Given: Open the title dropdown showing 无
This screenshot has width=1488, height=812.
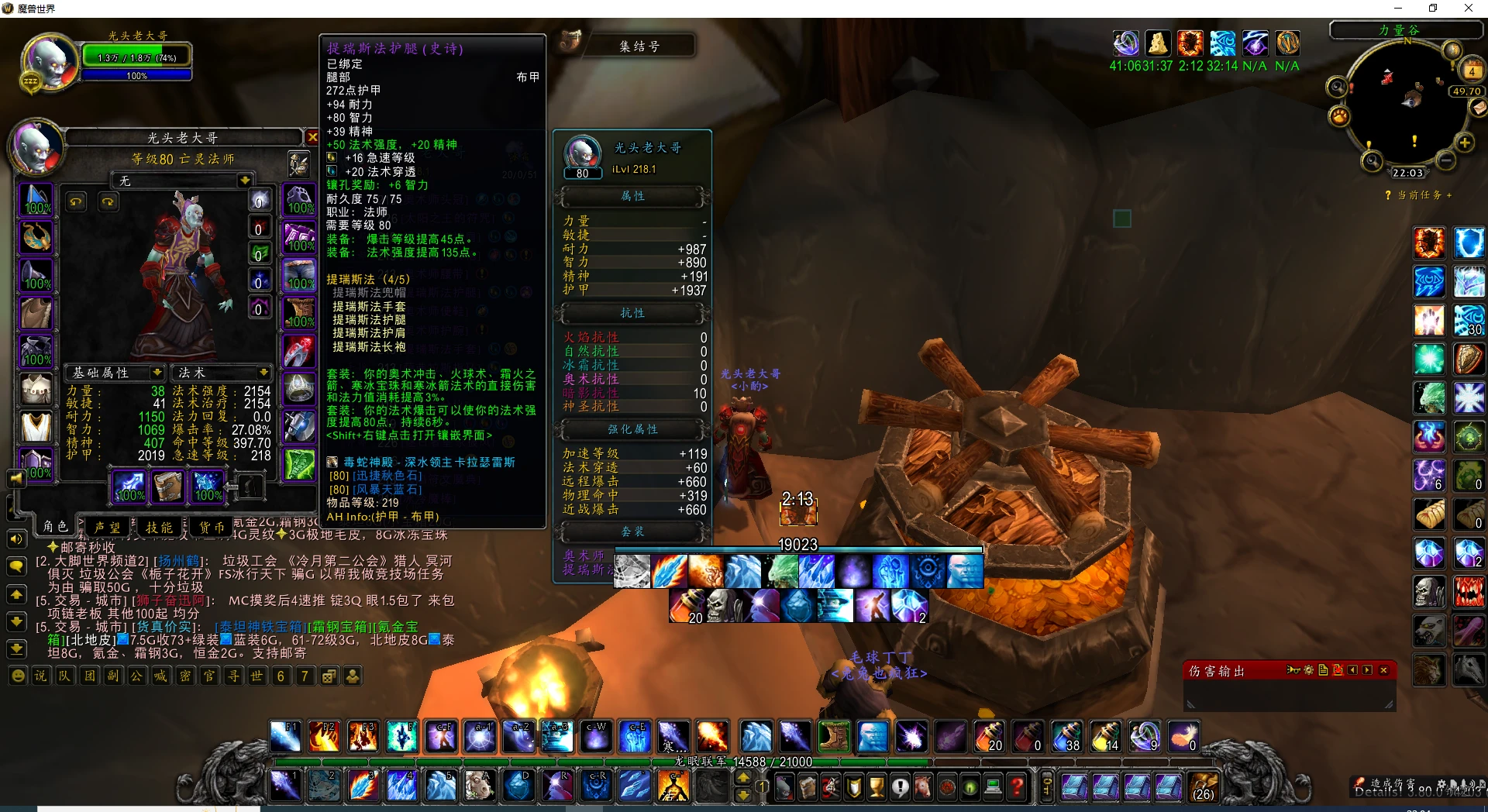Looking at the screenshot, I should pos(245,181).
